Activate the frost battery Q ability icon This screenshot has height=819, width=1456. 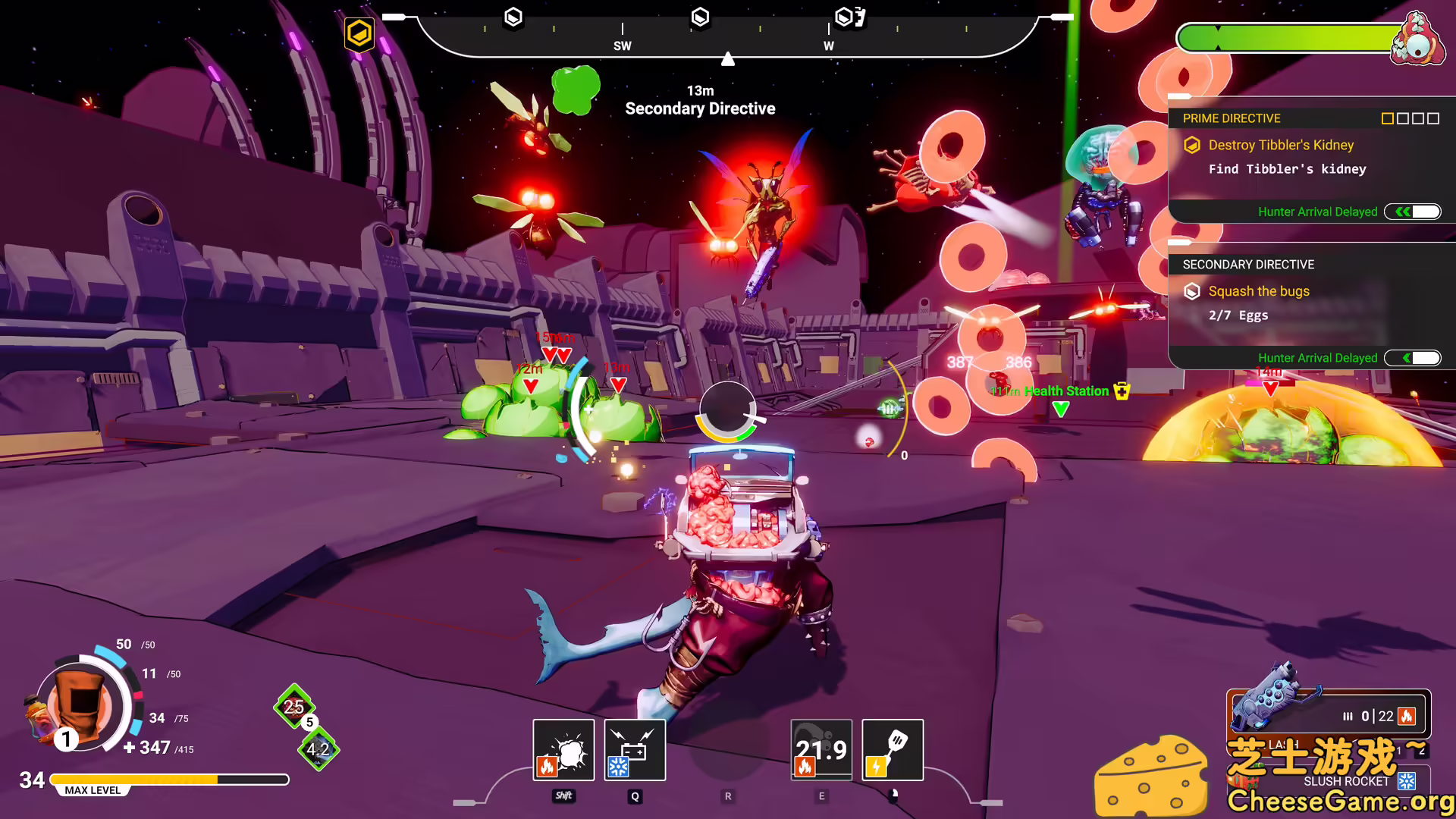[x=635, y=749]
